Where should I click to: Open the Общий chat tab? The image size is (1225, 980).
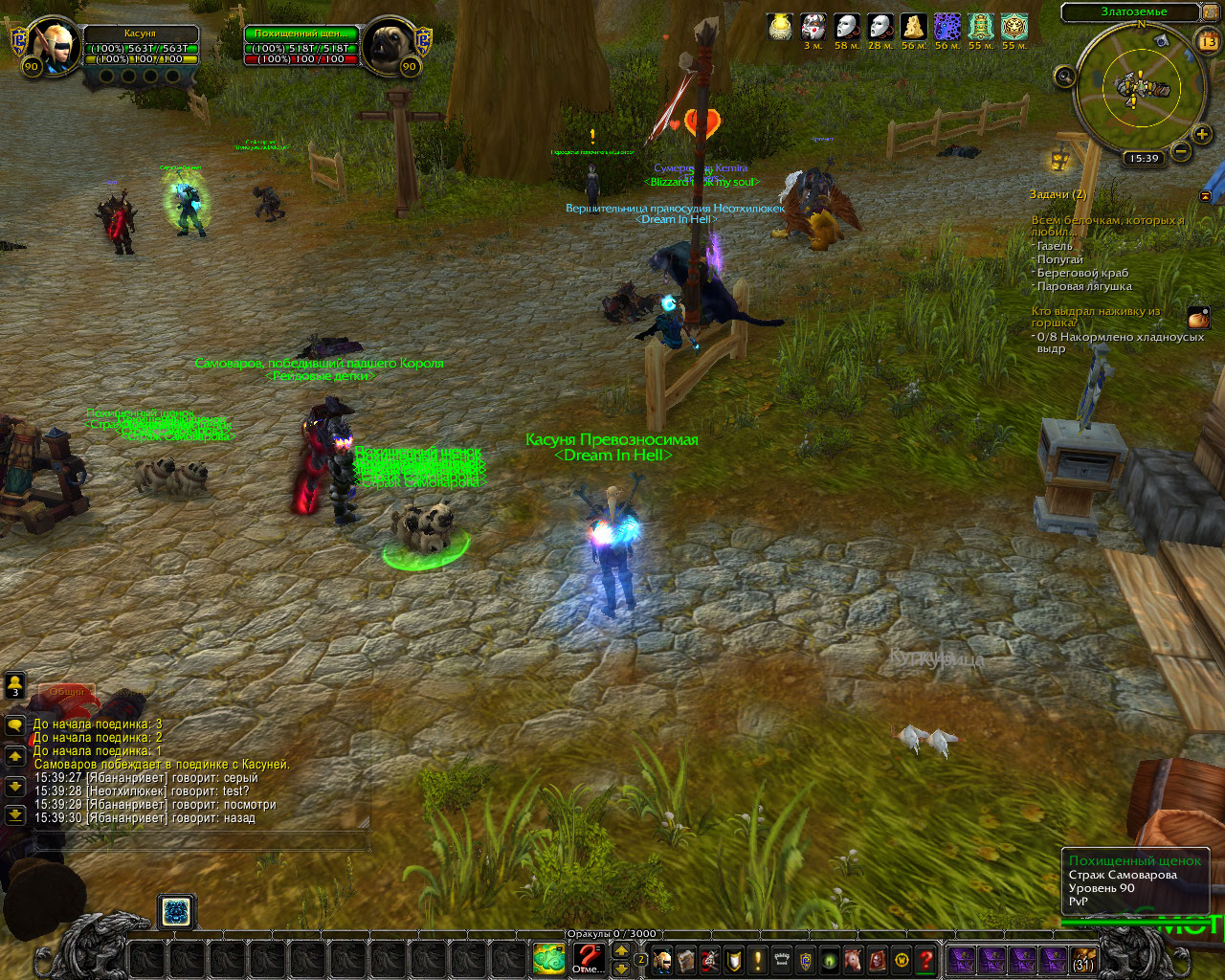(x=67, y=691)
